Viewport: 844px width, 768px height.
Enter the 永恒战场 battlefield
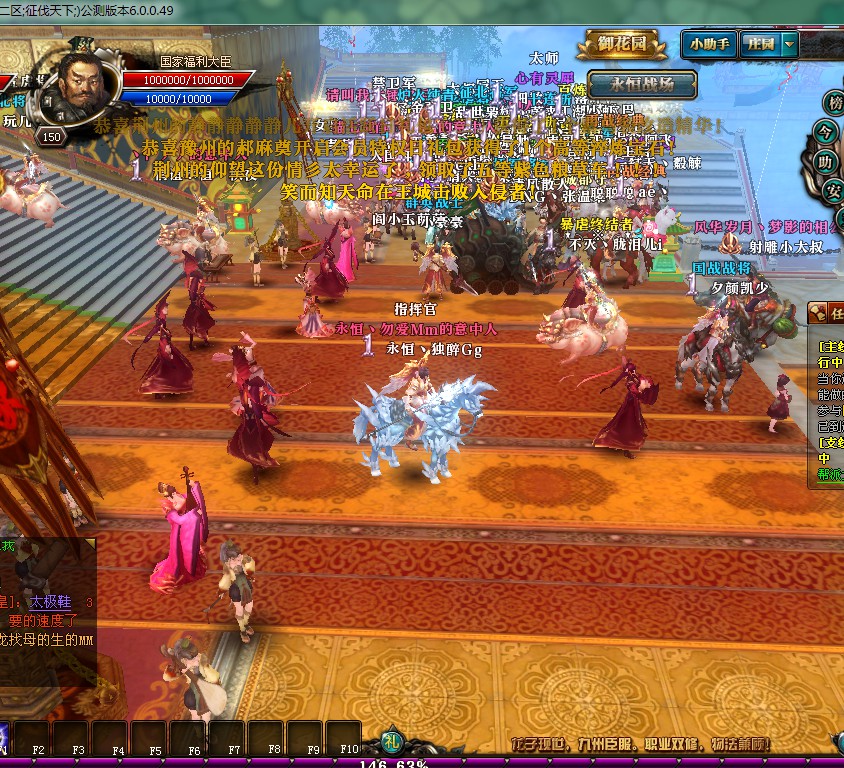click(642, 84)
